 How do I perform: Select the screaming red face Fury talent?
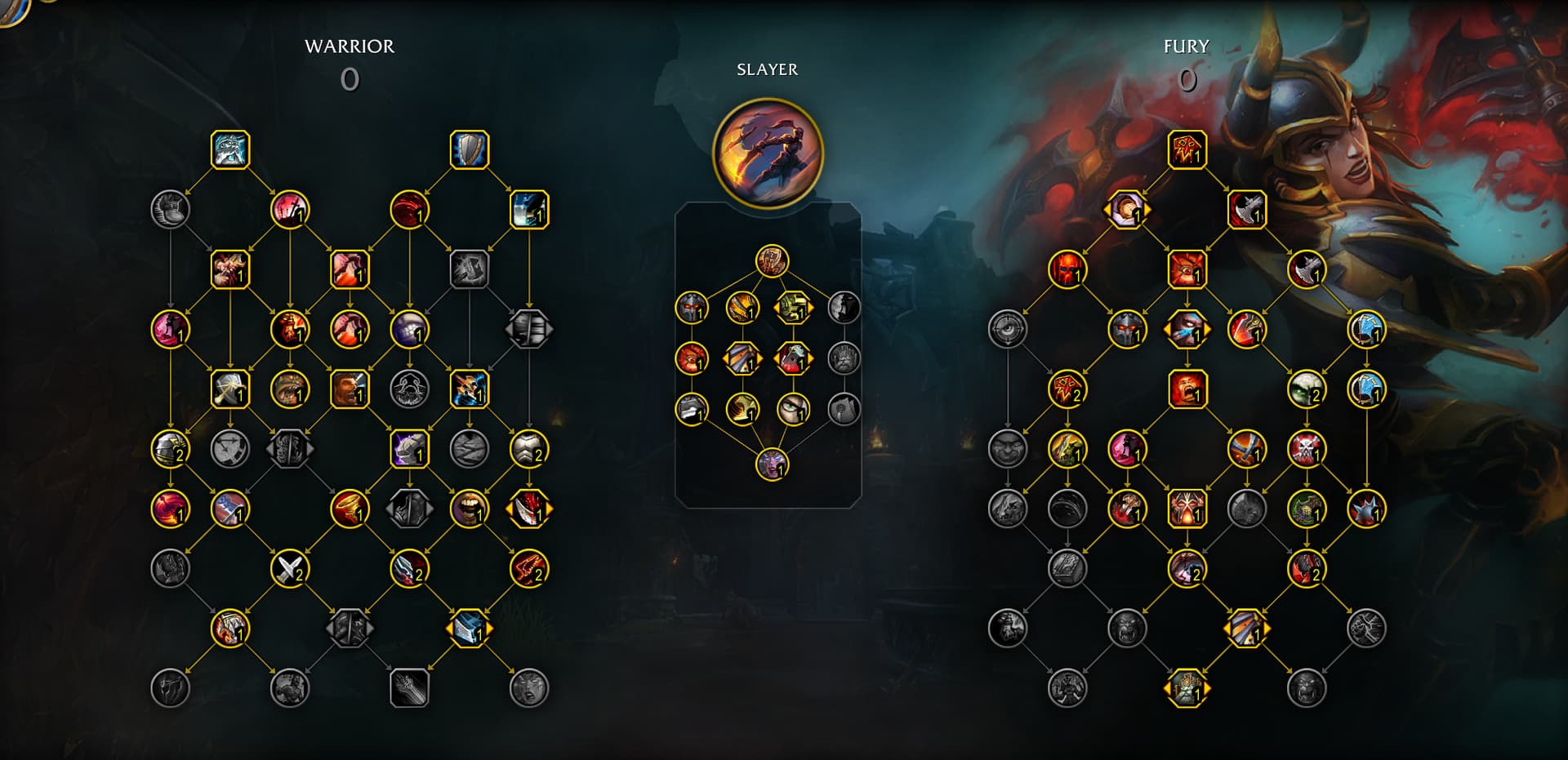pyautogui.click(x=1187, y=389)
